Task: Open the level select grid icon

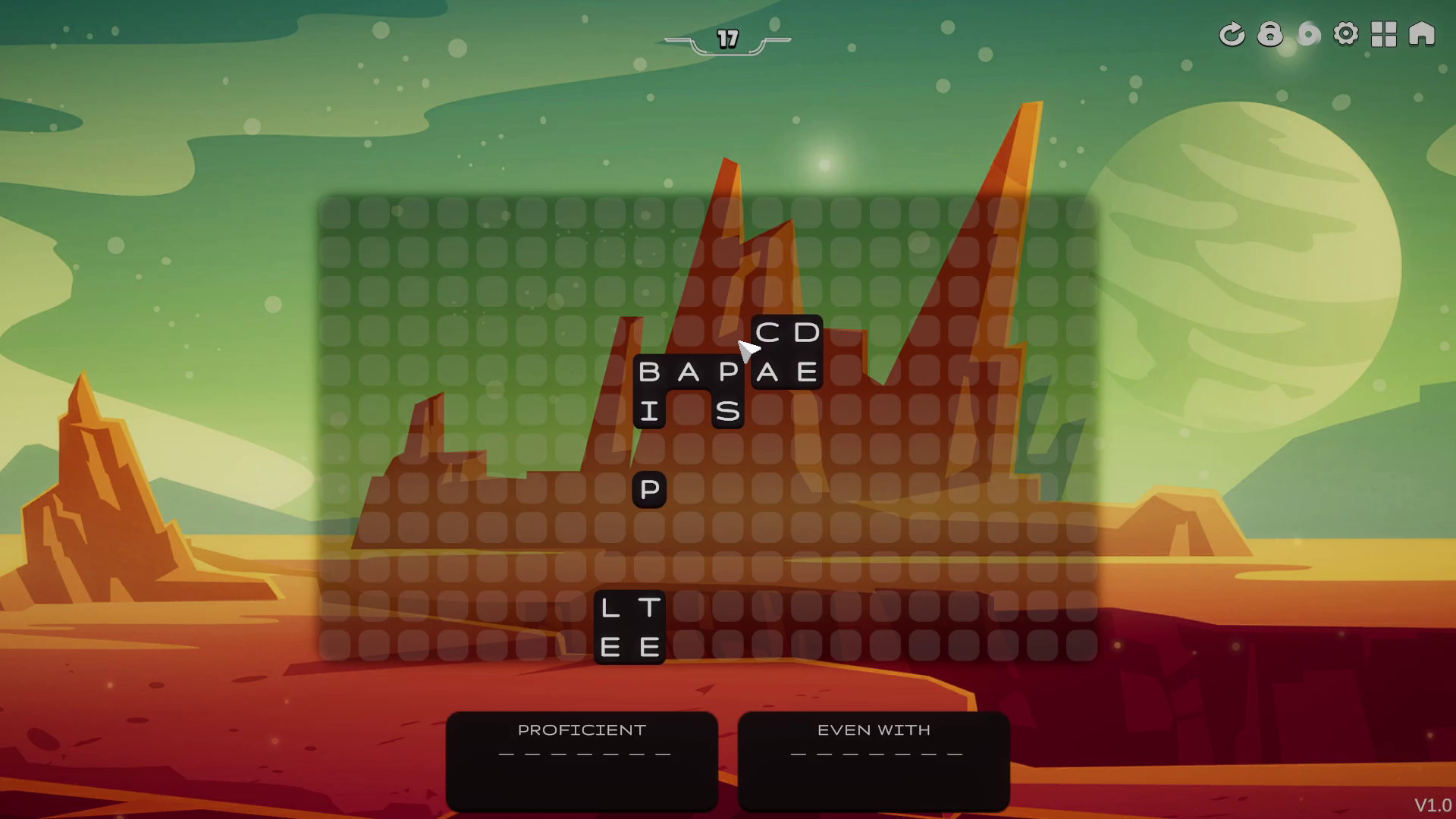Action: pos(1384,34)
